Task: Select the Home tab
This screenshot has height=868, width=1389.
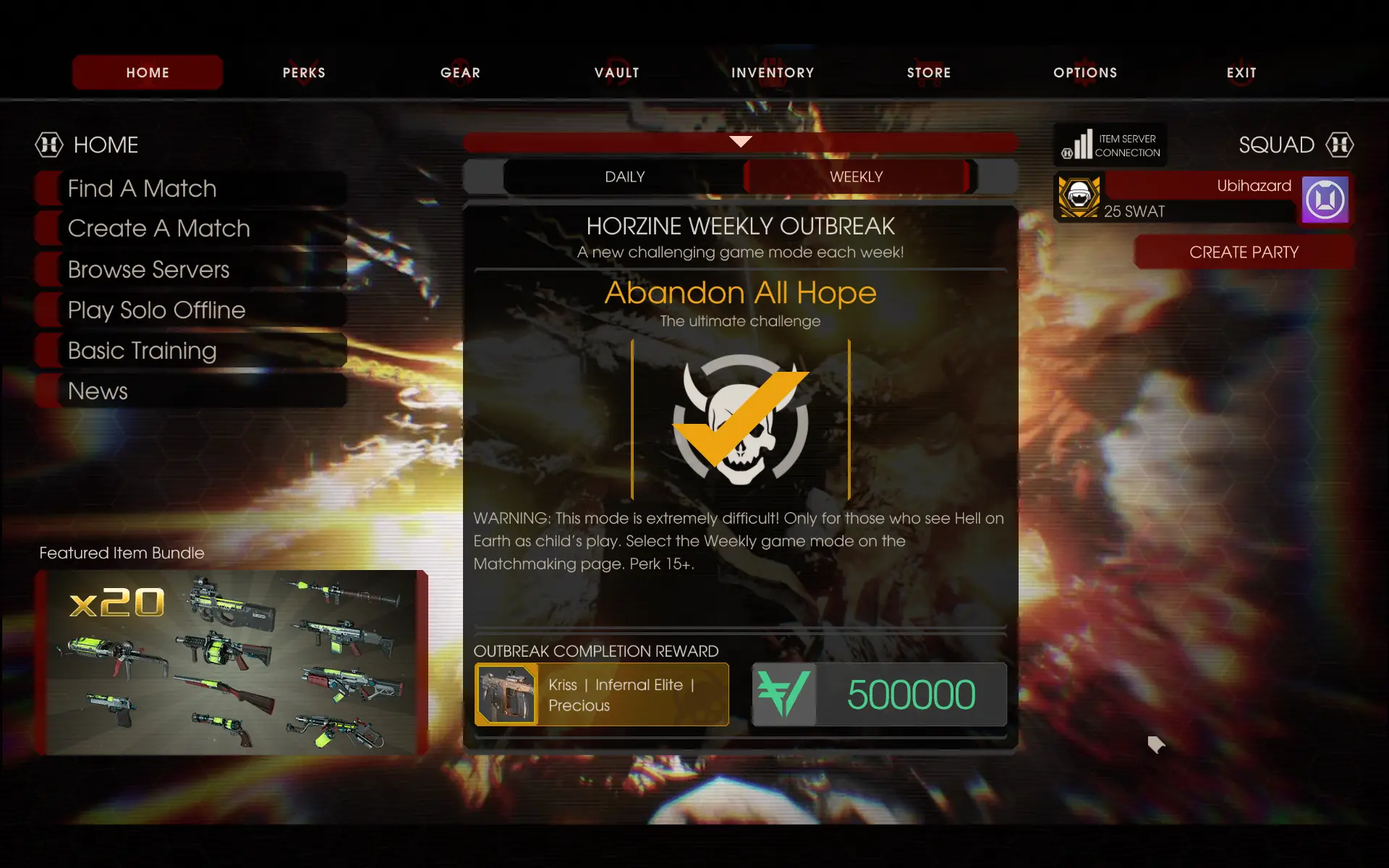Action: tap(148, 72)
